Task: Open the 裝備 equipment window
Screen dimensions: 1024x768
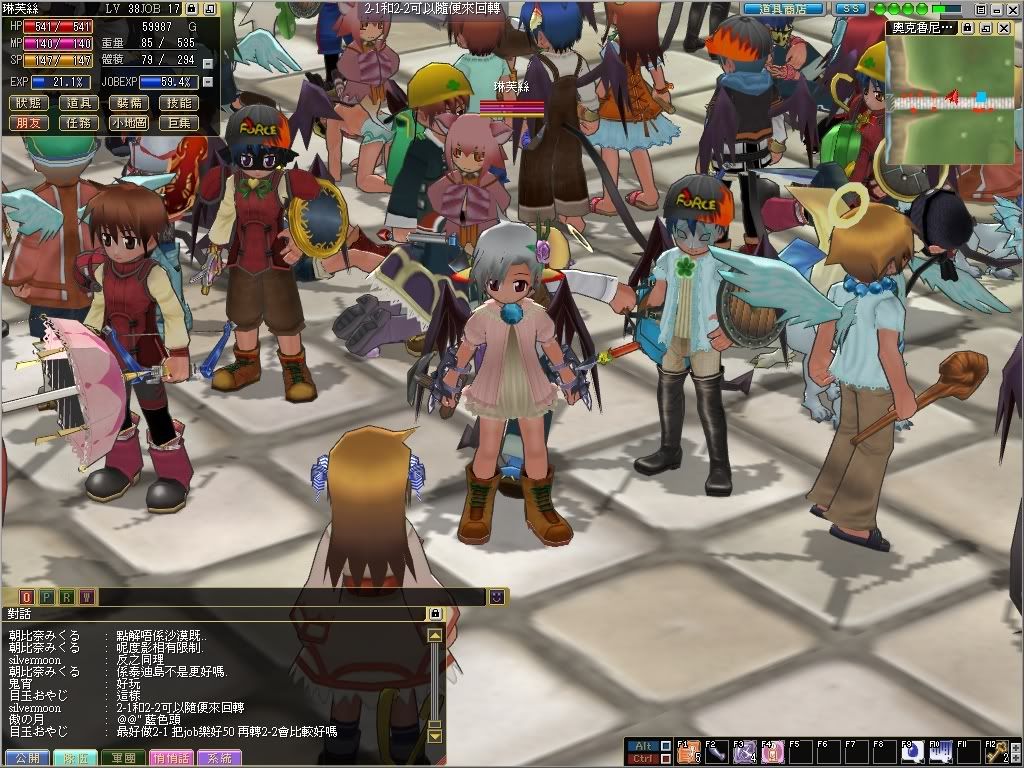Action: pos(128,103)
